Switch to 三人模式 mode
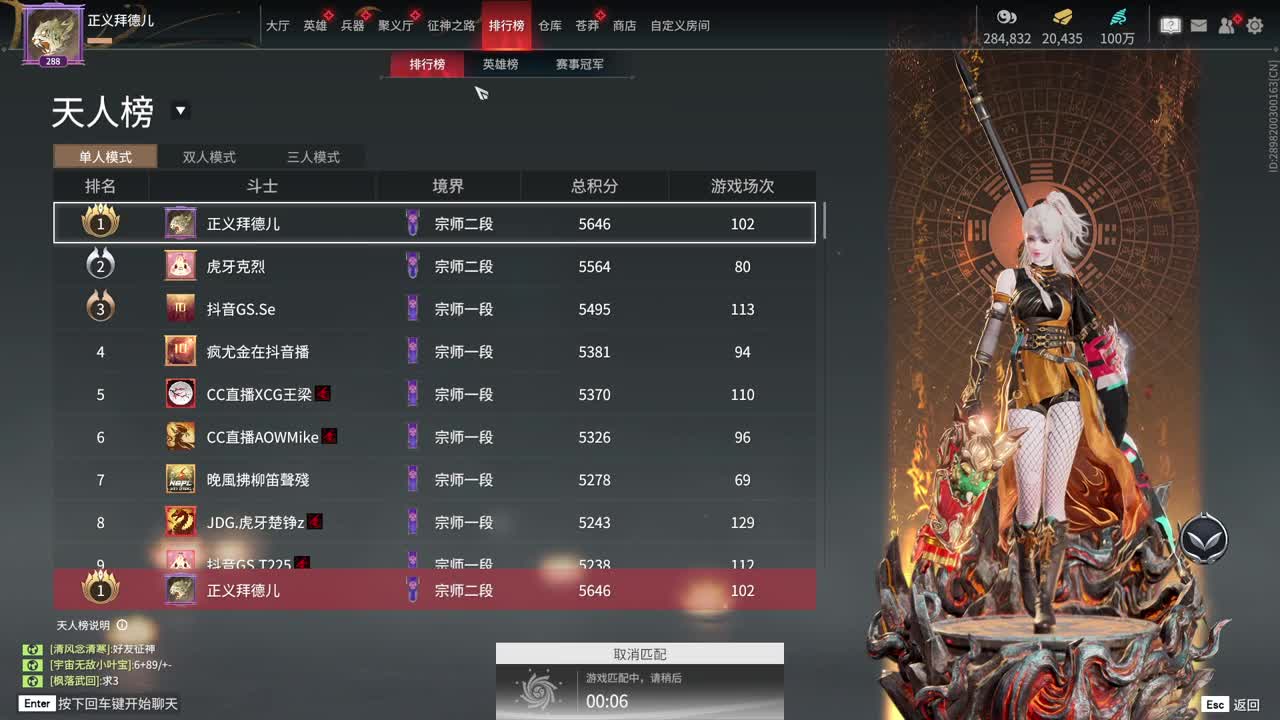The height and width of the screenshot is (720, 1280). point(315,157)
